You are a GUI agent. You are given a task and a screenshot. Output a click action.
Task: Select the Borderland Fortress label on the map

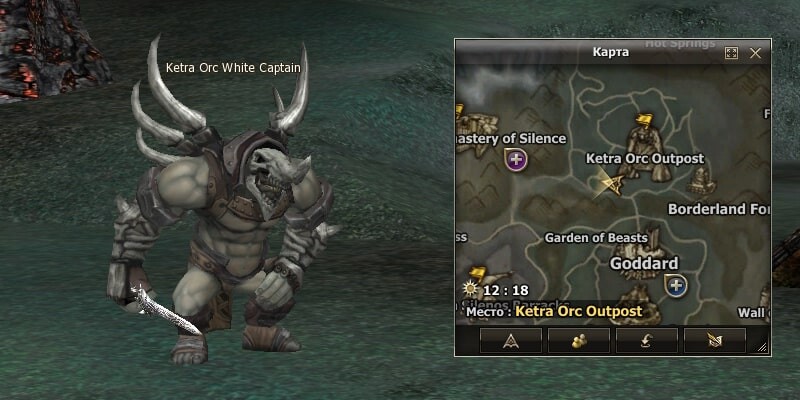coord(718,209)
